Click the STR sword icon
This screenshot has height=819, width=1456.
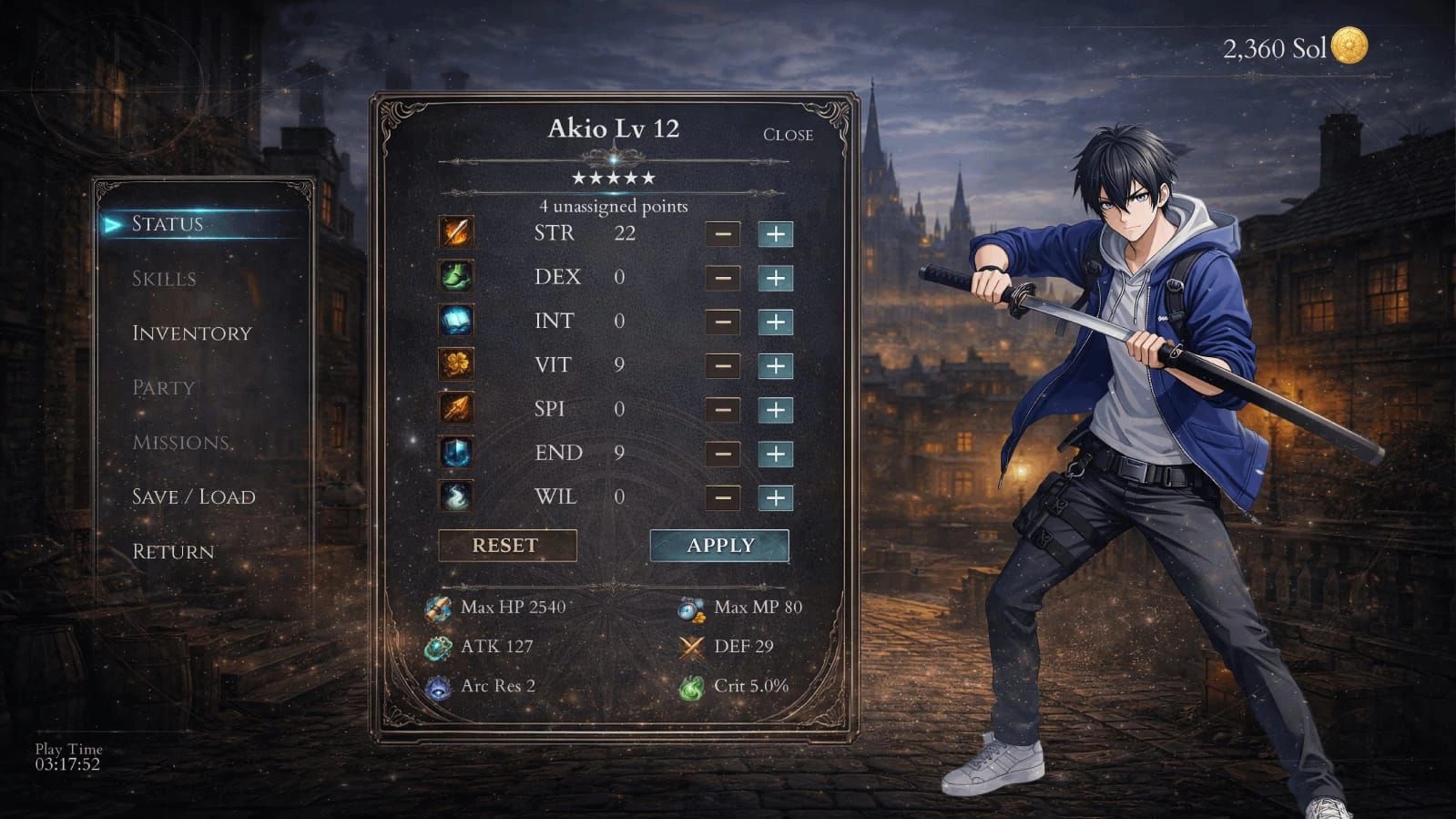coord(456,234)
